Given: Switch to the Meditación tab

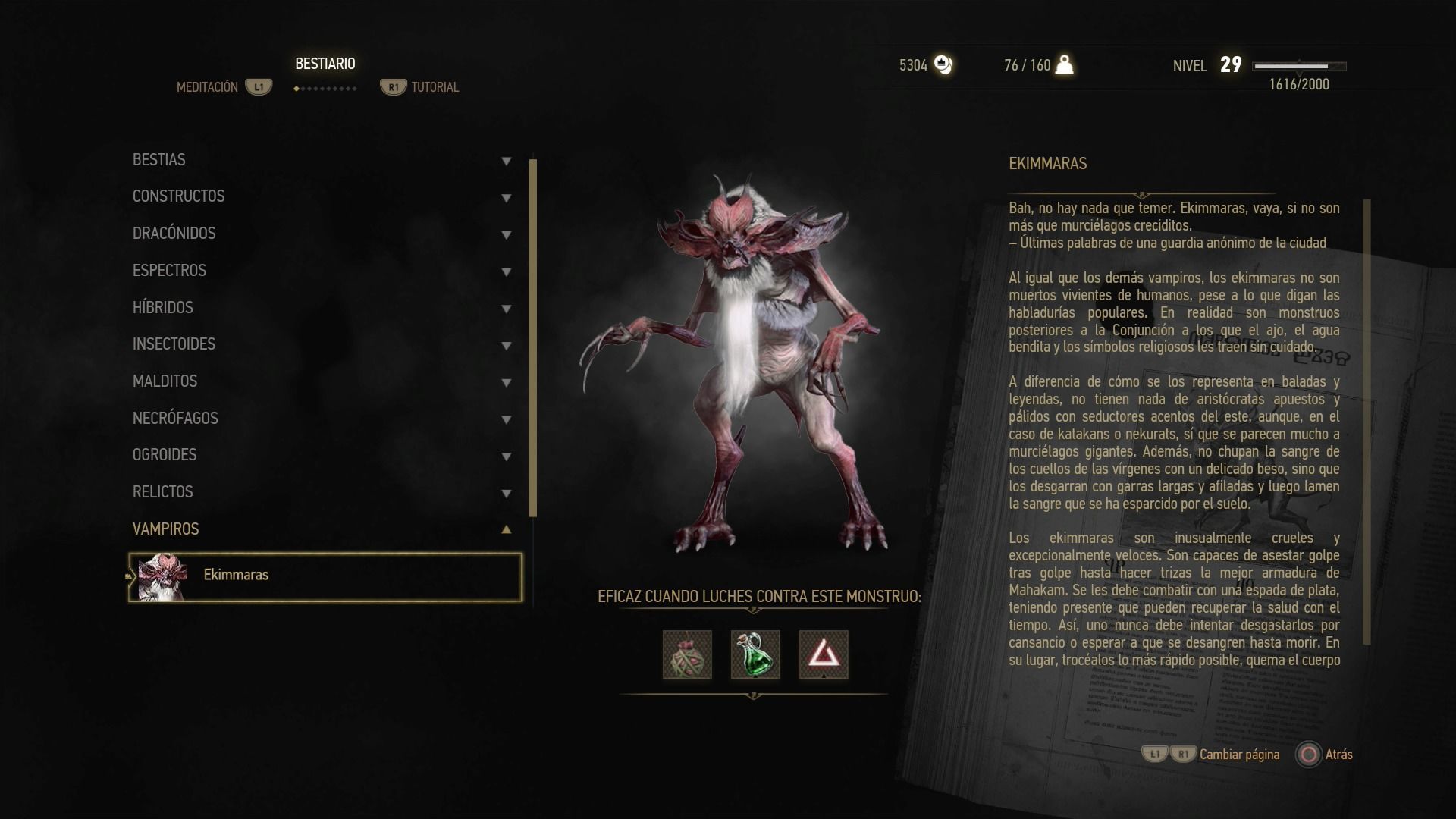Looking at the screenshot, I should coord(208,87).
